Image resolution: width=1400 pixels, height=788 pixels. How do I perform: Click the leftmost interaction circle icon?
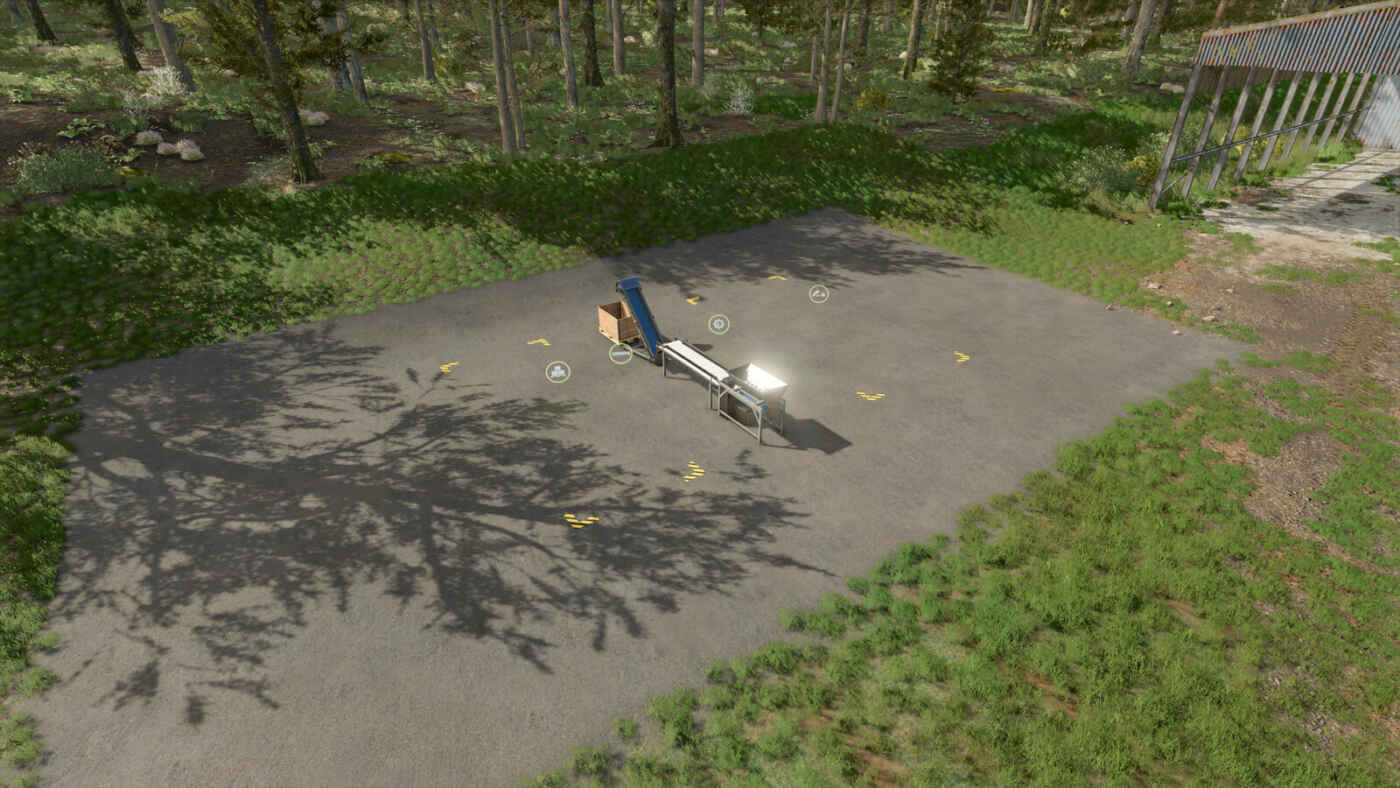[556, 372]
